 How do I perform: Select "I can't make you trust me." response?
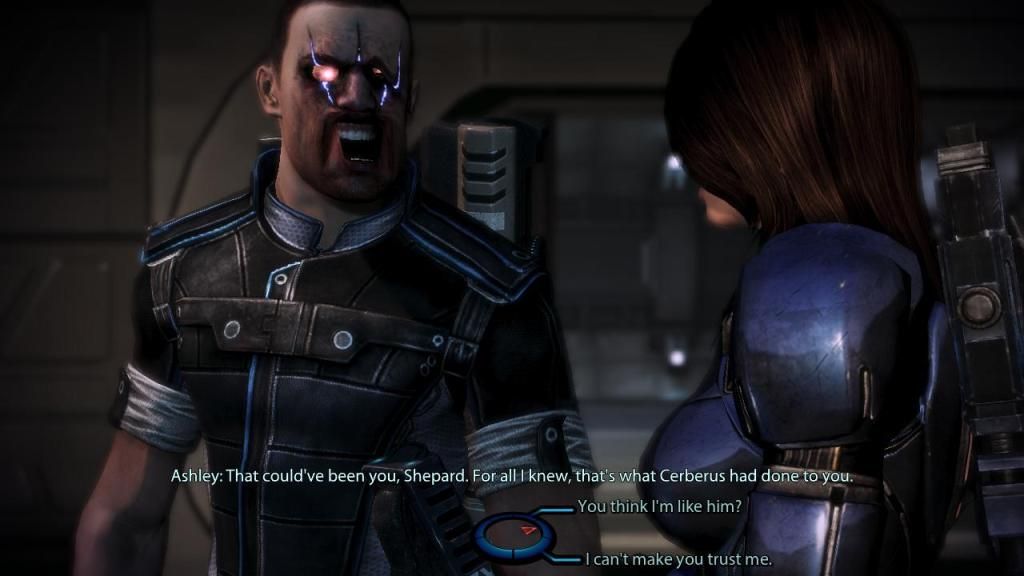[678, 560]
